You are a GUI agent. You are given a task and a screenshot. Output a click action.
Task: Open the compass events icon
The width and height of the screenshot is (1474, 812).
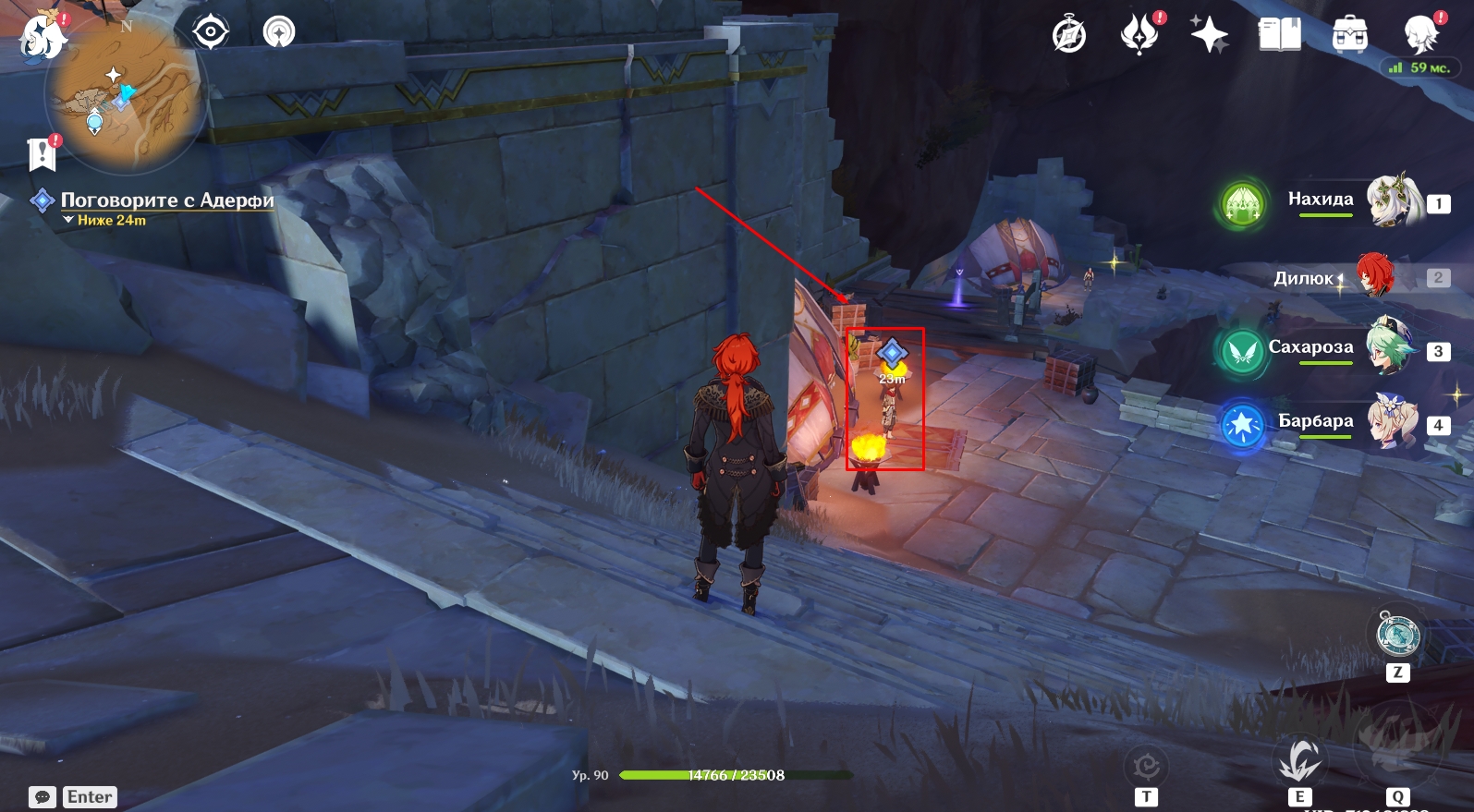tap(1069, 35)
